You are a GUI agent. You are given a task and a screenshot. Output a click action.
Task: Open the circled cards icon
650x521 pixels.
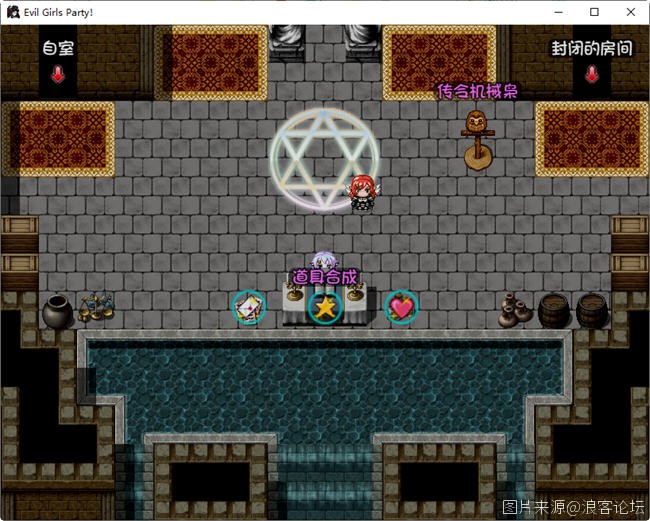click(248, 307)
